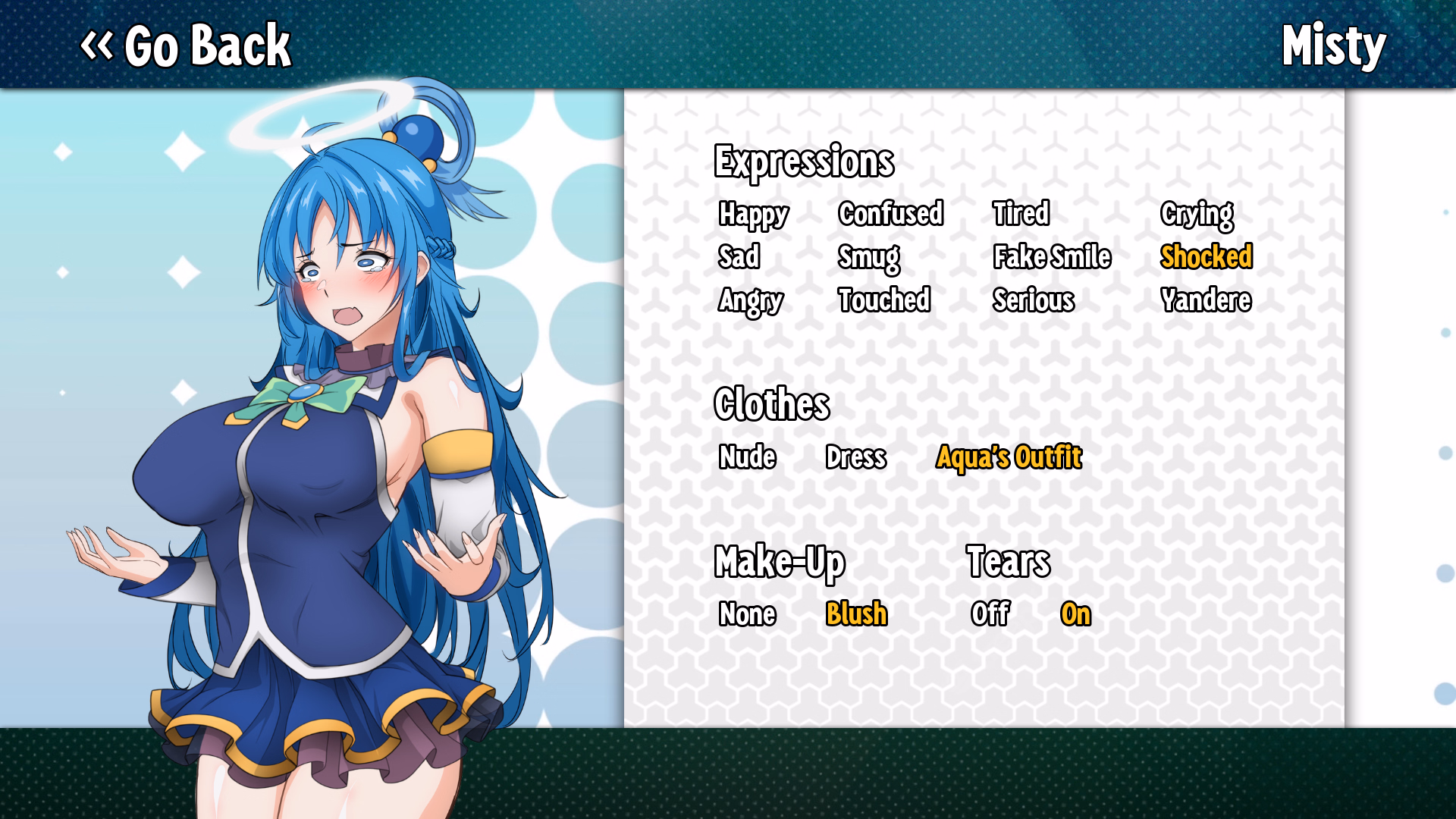This screenshot has height=819, width=1456.
Task: Choose the Fake Smile expression
Action: [x=1053, y=258]
